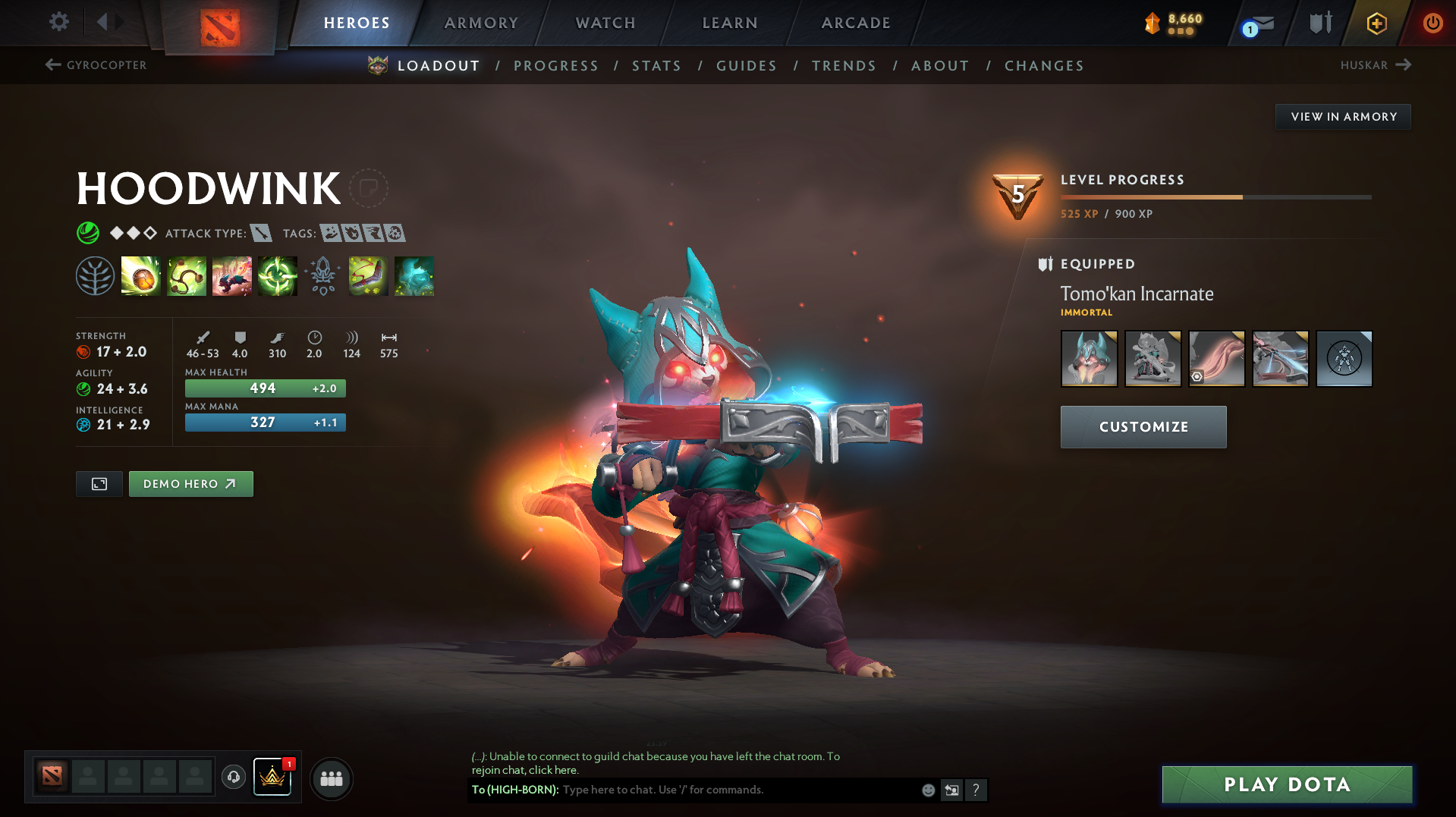Show the Trends page
Viewport: 1456px width, 817px height.
coord(844,66)
